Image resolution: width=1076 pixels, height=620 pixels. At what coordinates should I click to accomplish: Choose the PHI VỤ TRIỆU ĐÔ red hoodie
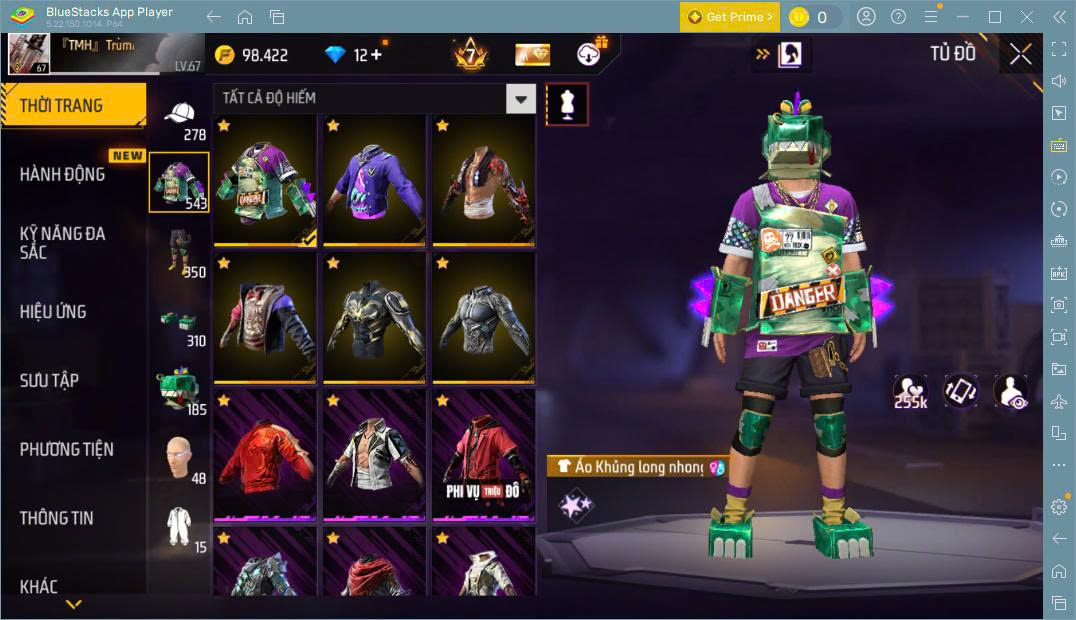(483, 455)
